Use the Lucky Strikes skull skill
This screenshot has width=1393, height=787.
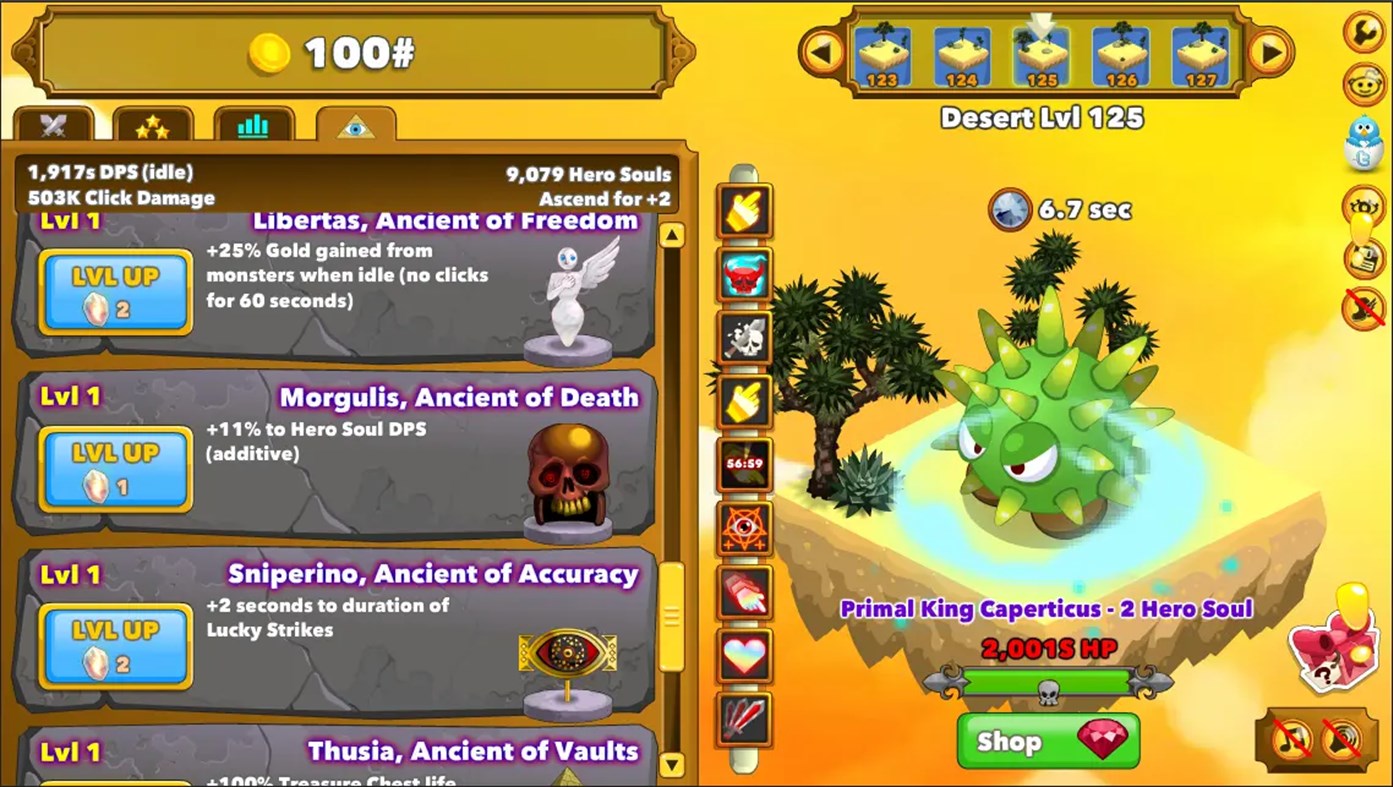tap(744, 339)
